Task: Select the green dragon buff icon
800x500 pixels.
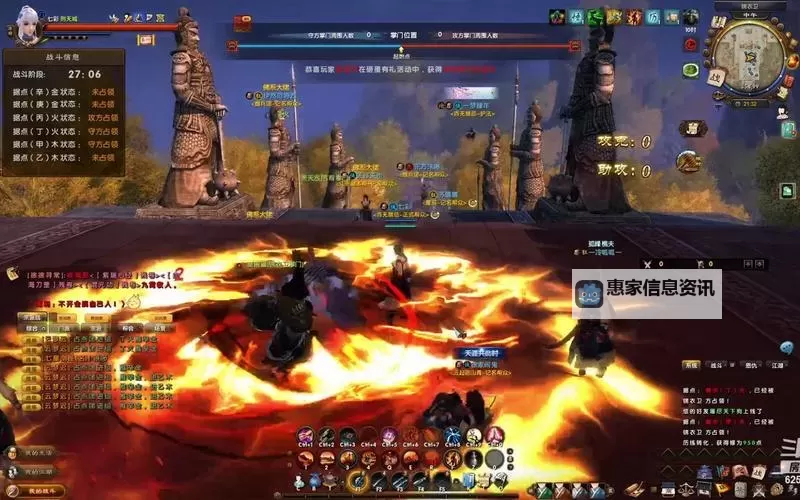Action: 595,16
